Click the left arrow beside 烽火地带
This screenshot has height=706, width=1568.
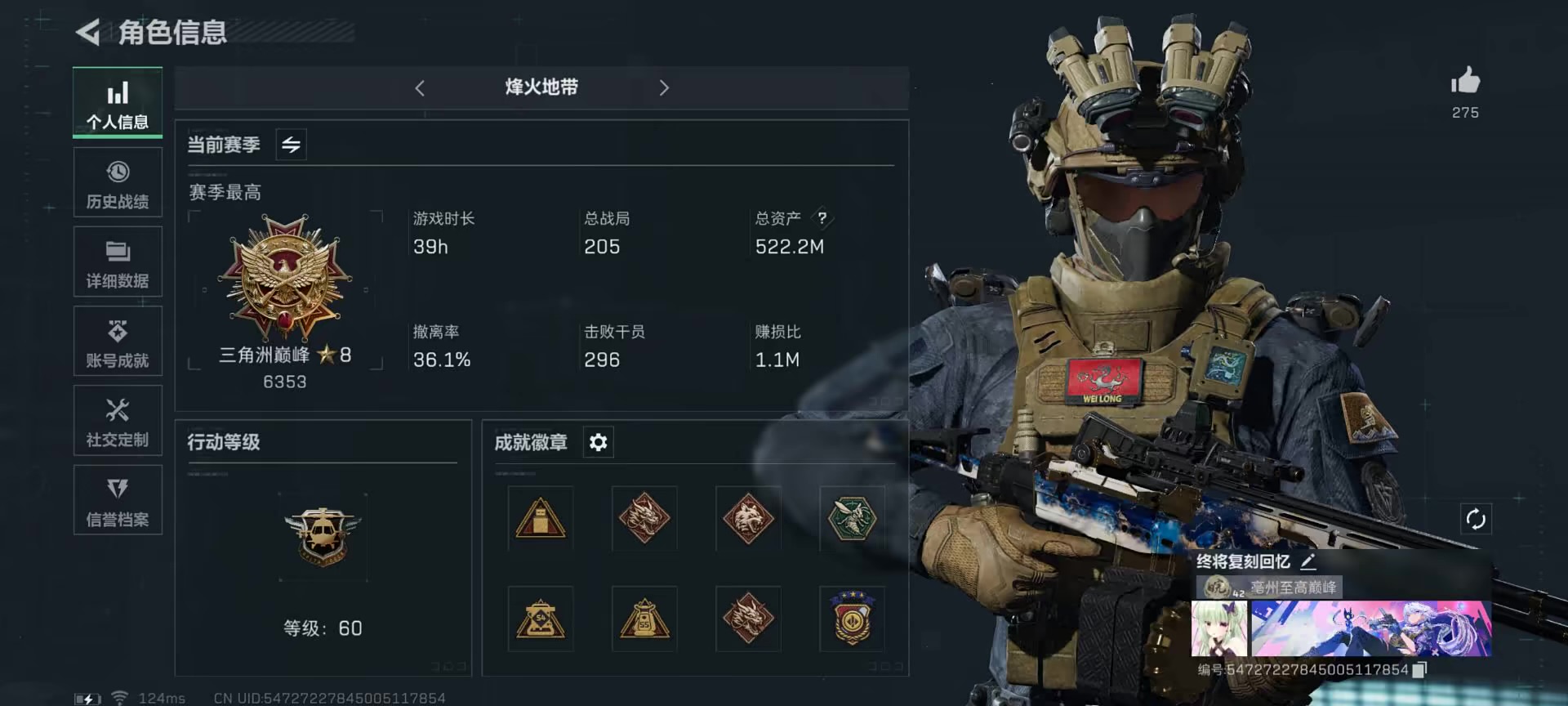[x=420, y=87]
